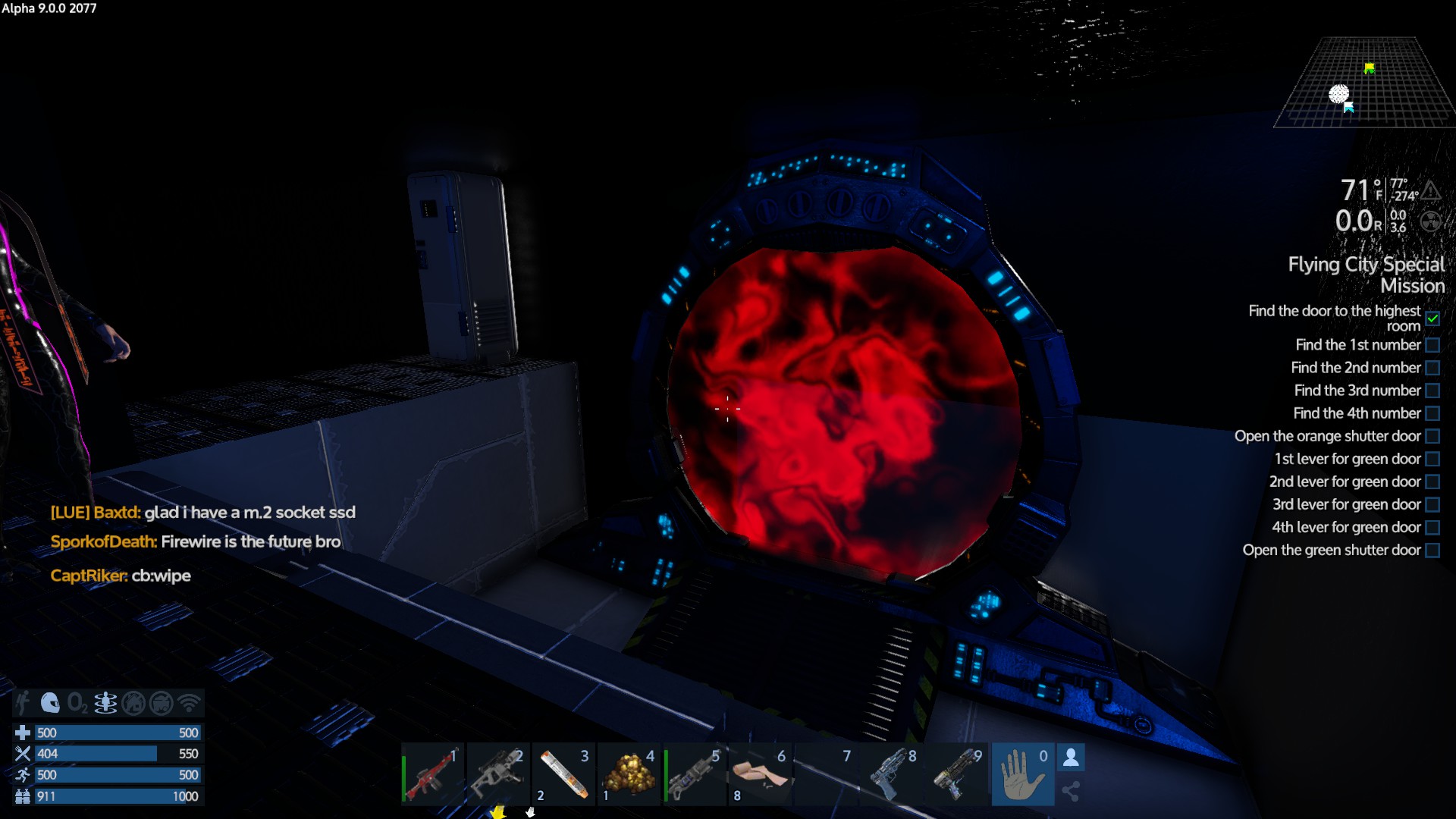Tick the 'Open the orange shutter door' checkbox
Image resolution: width=1456 pixels, height=819 pixels.
tap(1432, 436)
